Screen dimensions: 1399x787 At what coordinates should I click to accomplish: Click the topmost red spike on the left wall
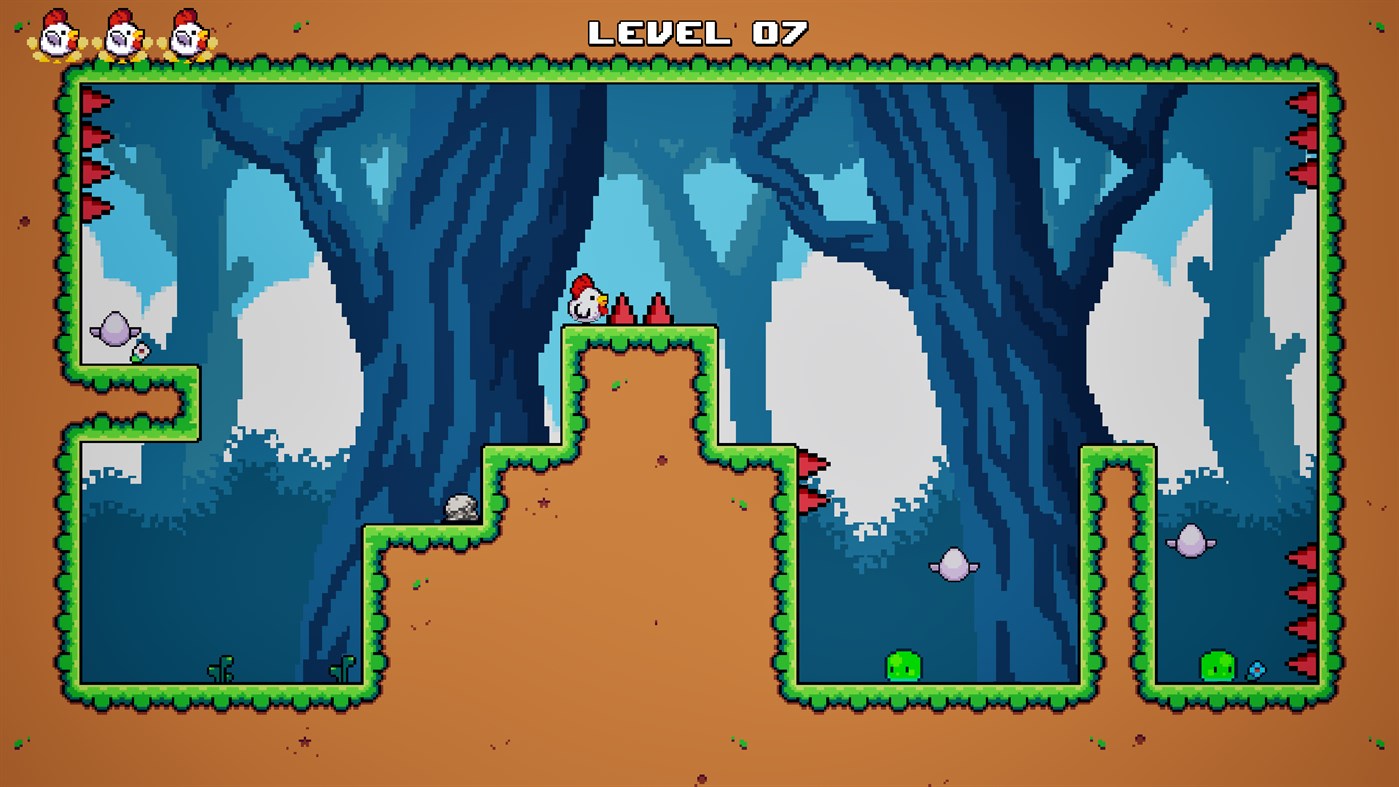(x=91, y=100)
